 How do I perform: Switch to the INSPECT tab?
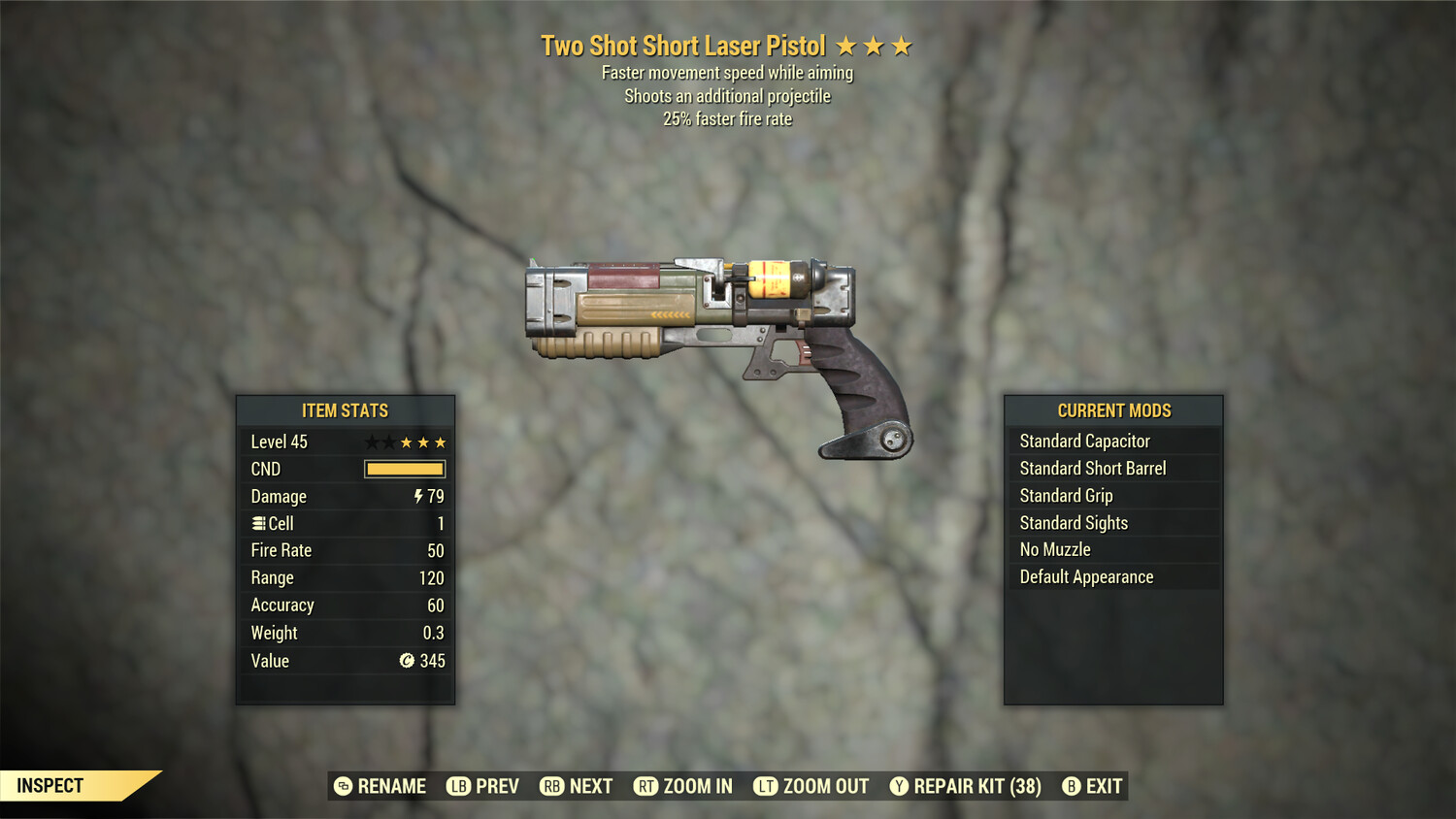click(x=50, y=785)
